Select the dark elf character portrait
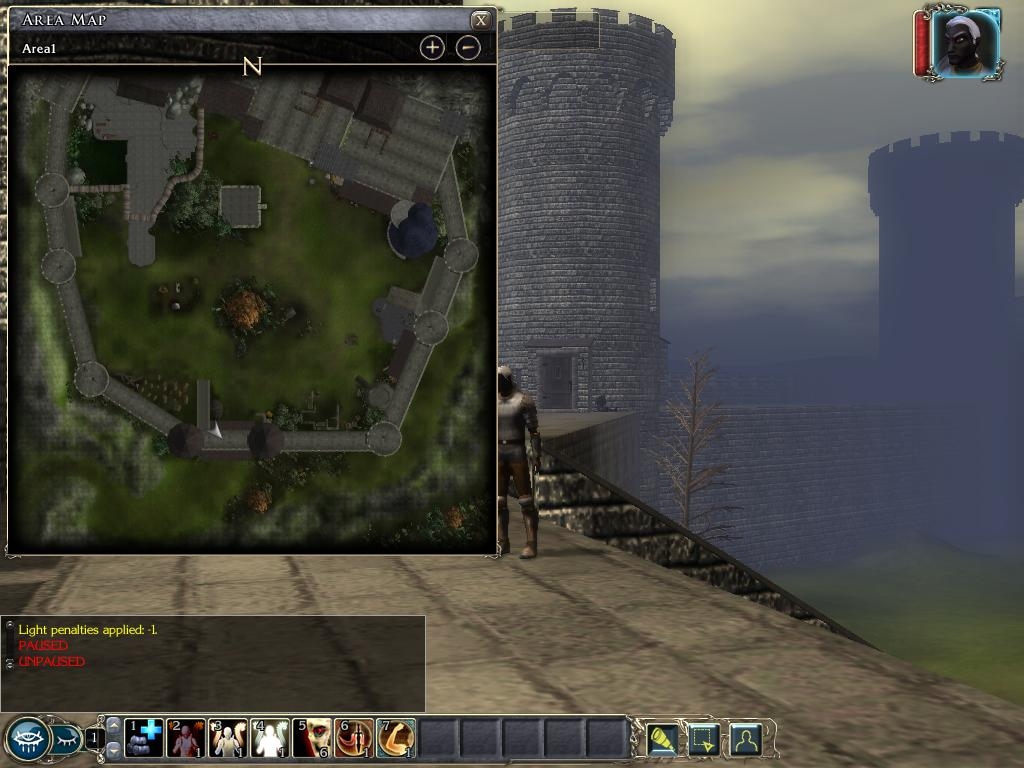The image size is (1024, 768). coord(965,44)
